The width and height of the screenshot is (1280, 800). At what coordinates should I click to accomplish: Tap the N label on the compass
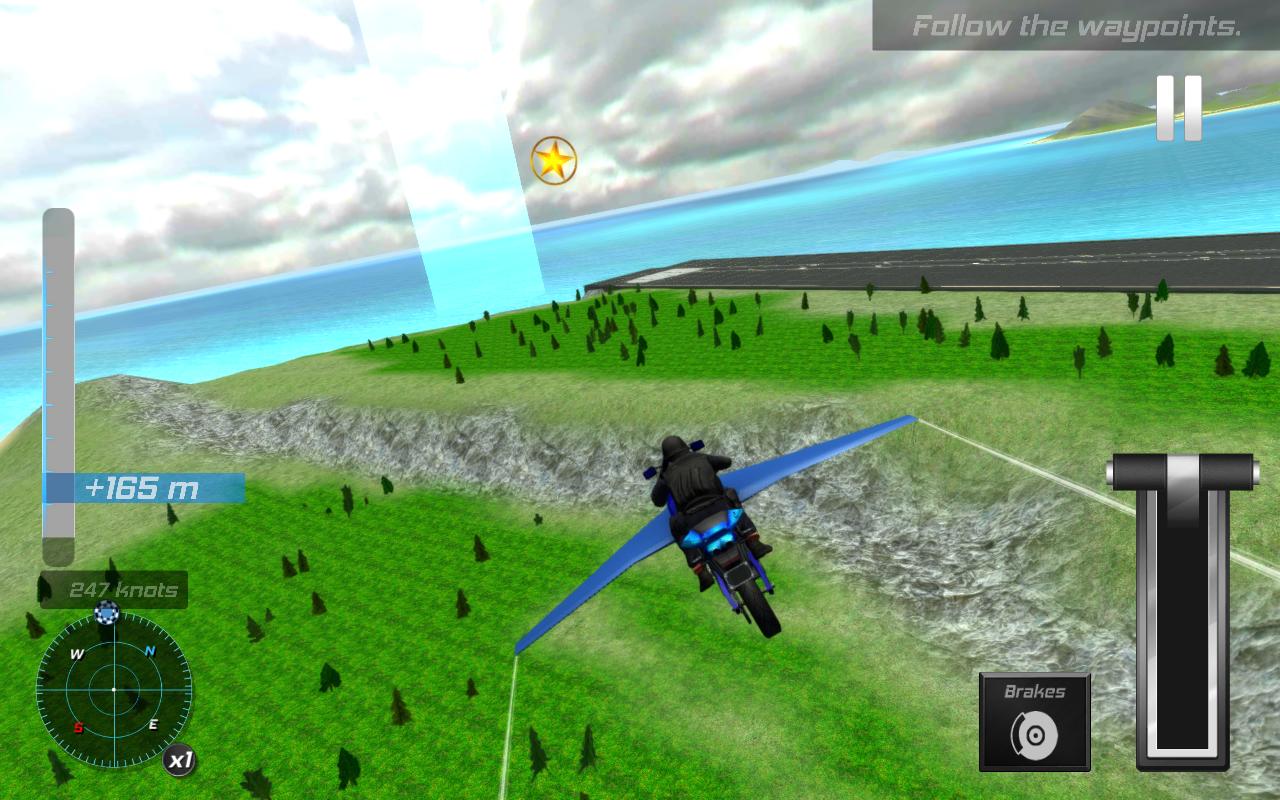151,650
